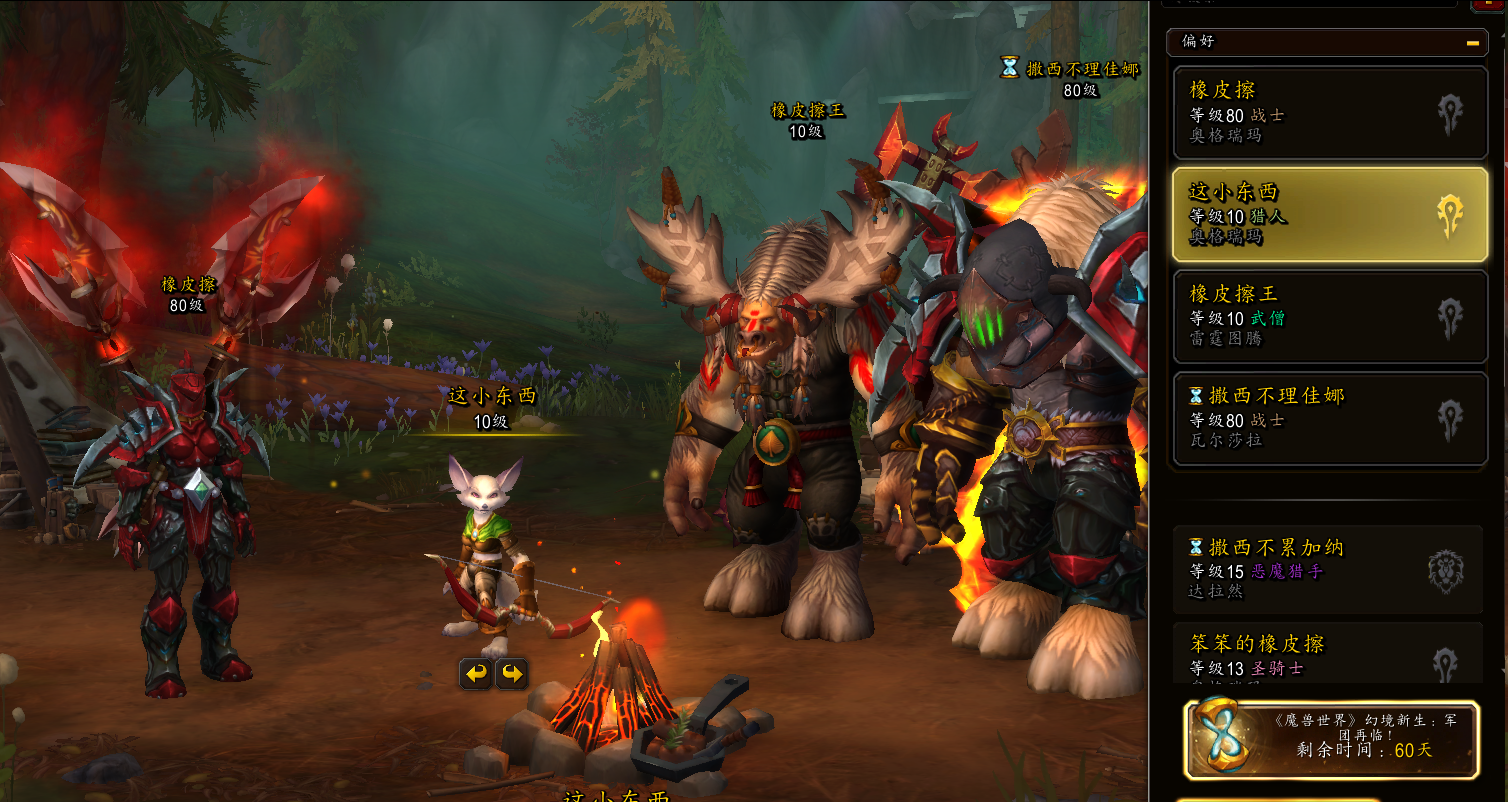Select 撒西不累加纳 demon hunter list entry
This screenshot has height=802, width=1508.
coord(1327,569)
